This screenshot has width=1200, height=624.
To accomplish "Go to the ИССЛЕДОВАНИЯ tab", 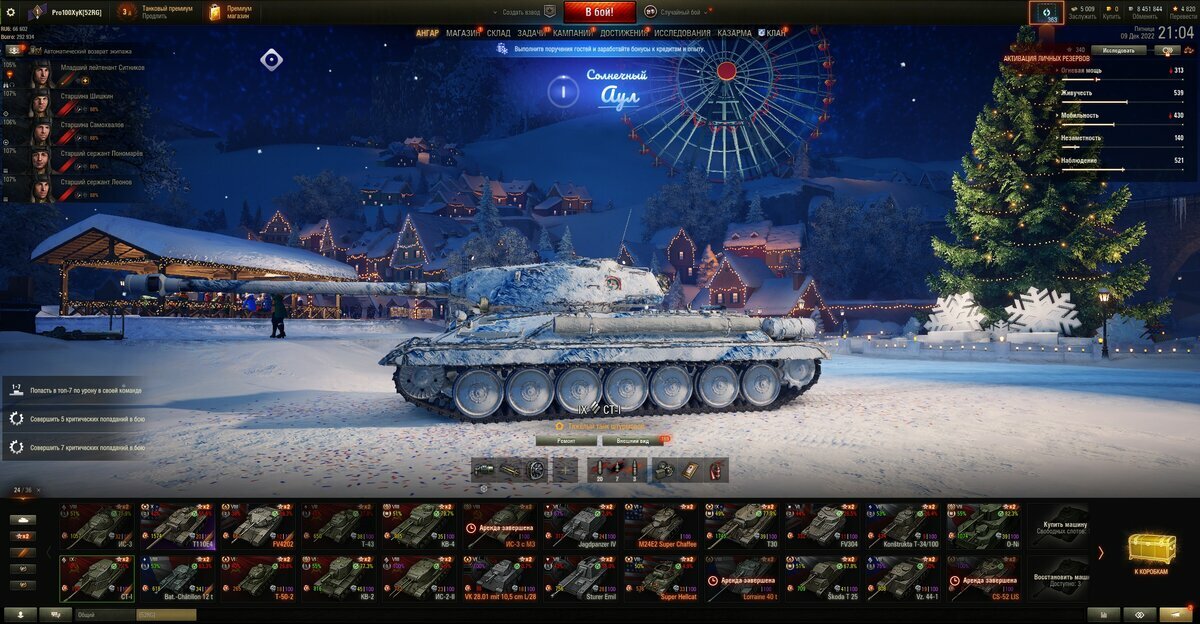I will pyautogui.click(x=683, y=33).
